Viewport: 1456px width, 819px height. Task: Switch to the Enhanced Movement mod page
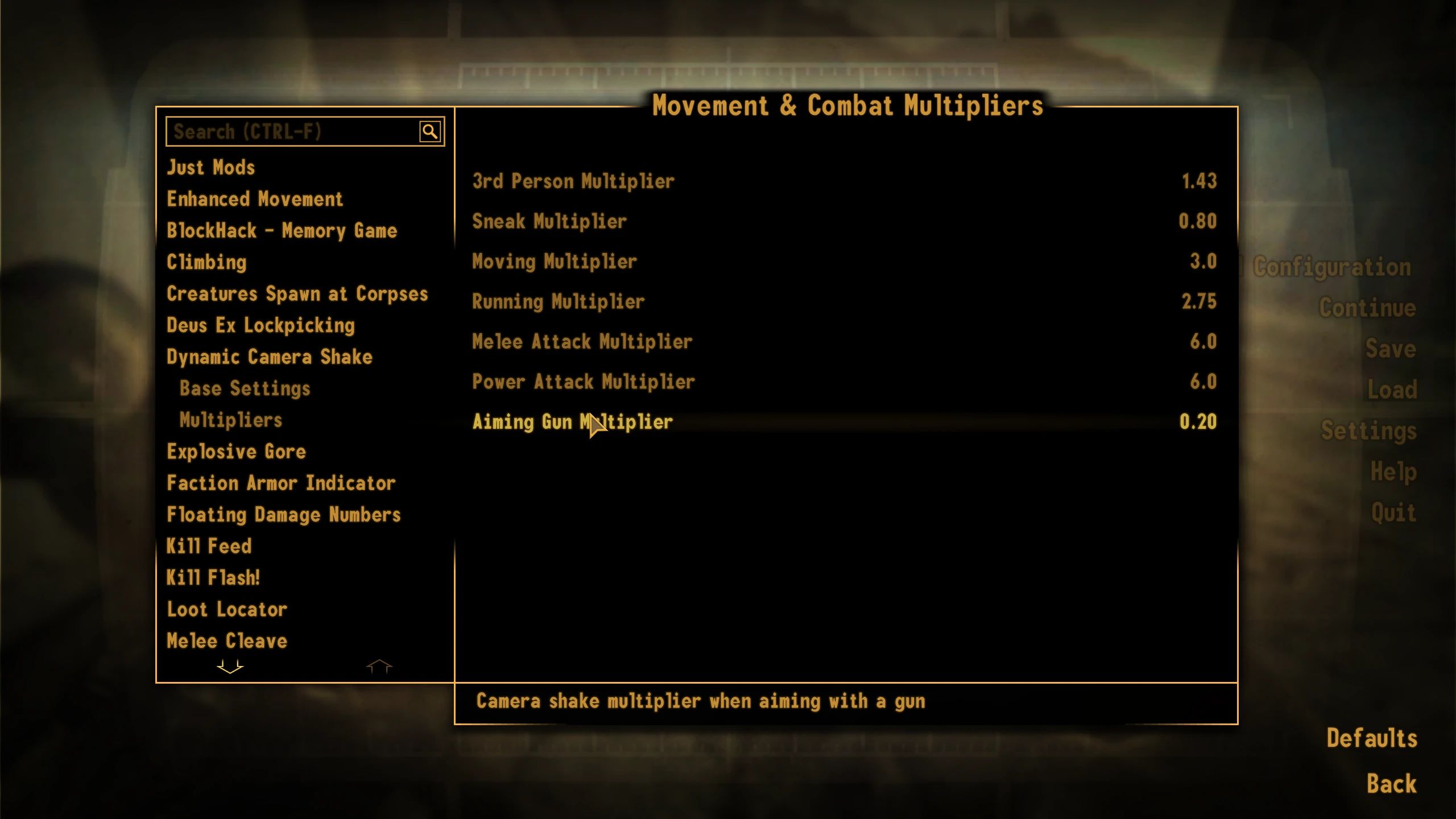click(254, 199)
